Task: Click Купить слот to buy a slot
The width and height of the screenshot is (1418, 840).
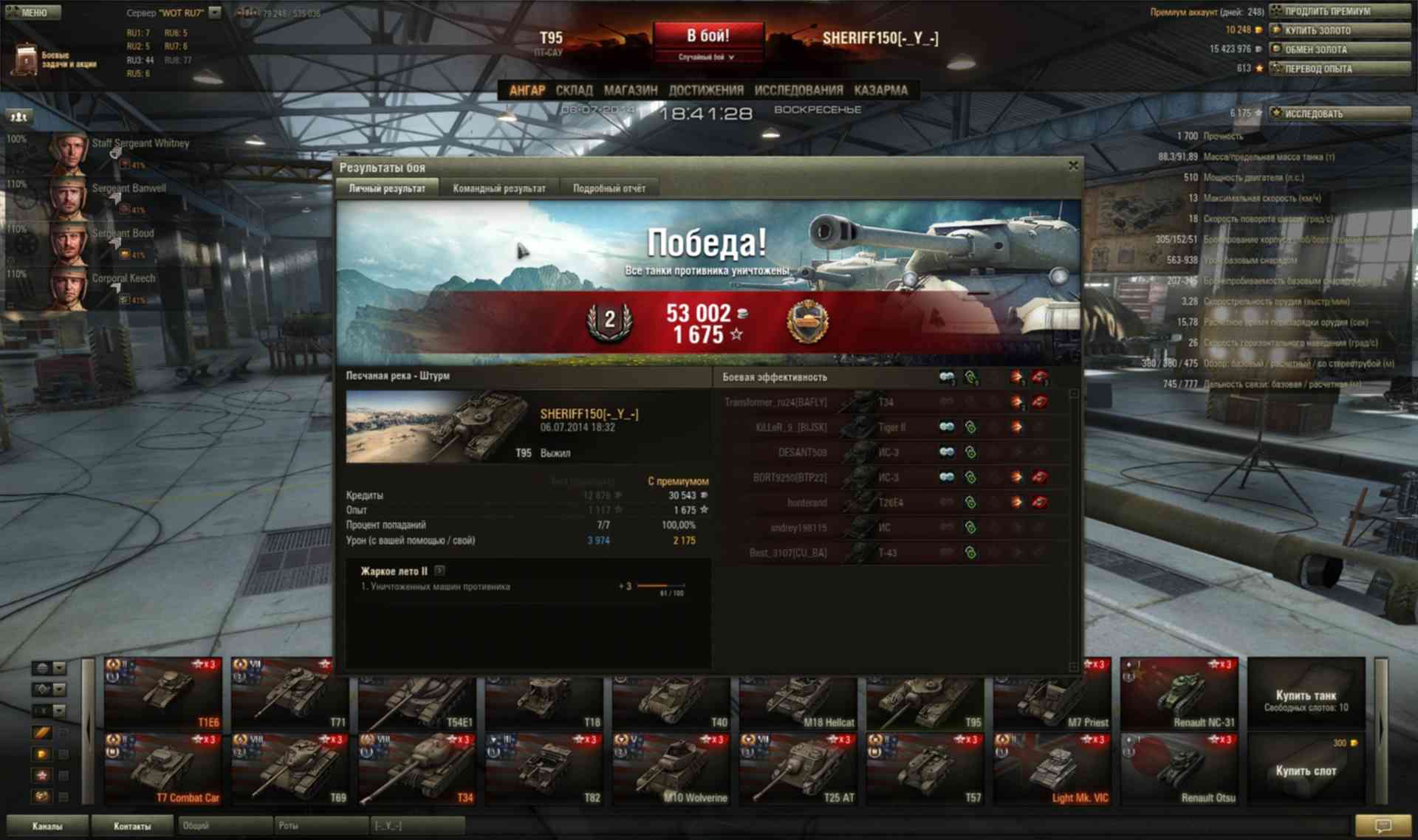Action: coord(1305,770)
